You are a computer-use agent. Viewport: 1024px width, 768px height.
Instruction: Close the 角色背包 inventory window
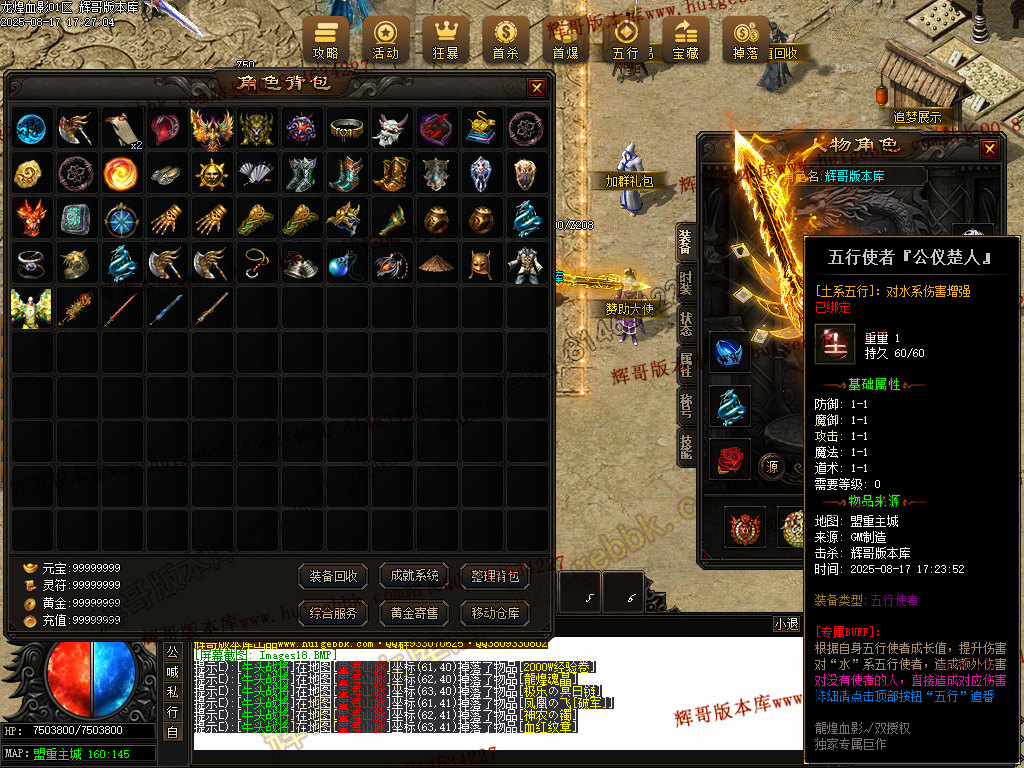pyautogui.click(x=537, y=88)
